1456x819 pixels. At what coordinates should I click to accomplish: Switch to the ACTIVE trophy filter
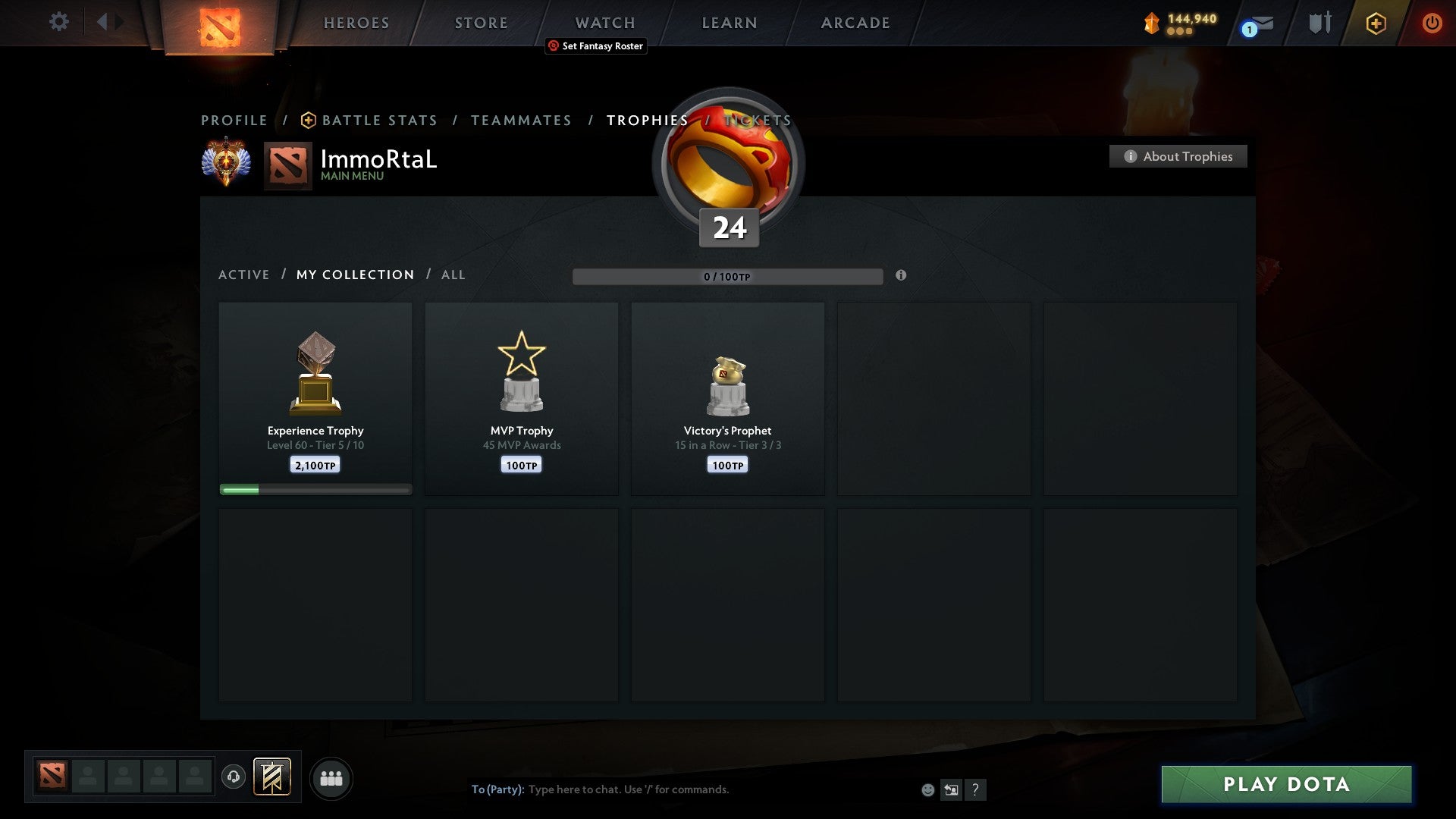(244, 275)
